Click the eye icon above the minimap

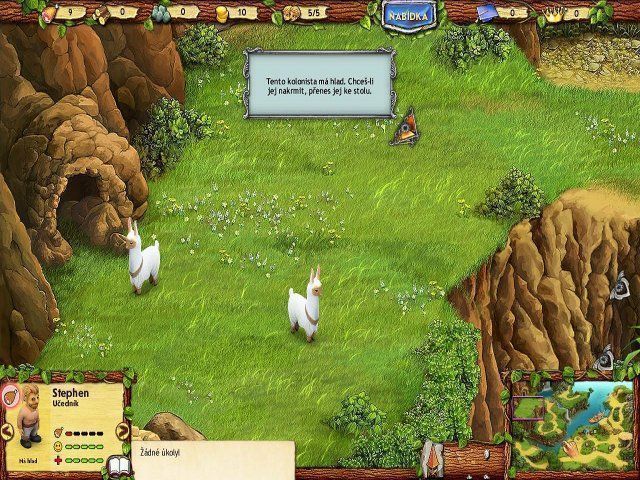(x=602, y=357)
